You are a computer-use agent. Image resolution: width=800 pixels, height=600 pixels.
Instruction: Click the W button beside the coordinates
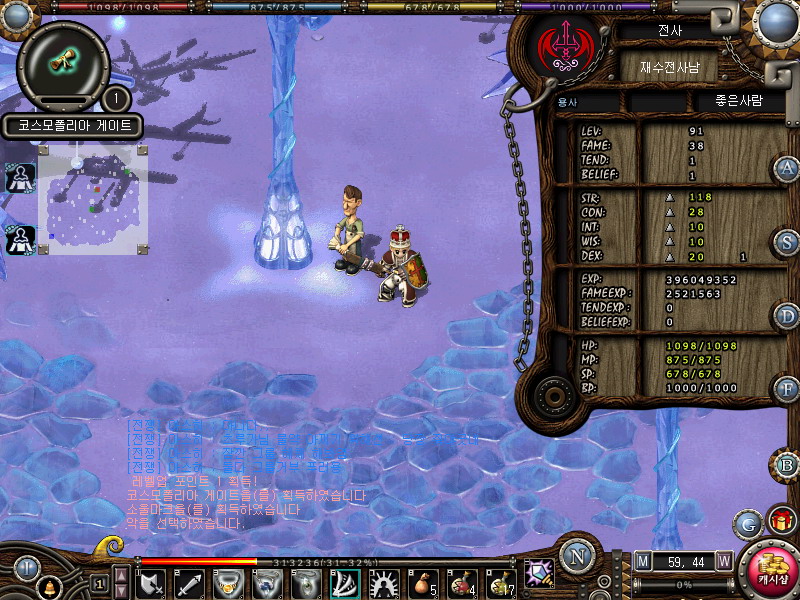723,561
